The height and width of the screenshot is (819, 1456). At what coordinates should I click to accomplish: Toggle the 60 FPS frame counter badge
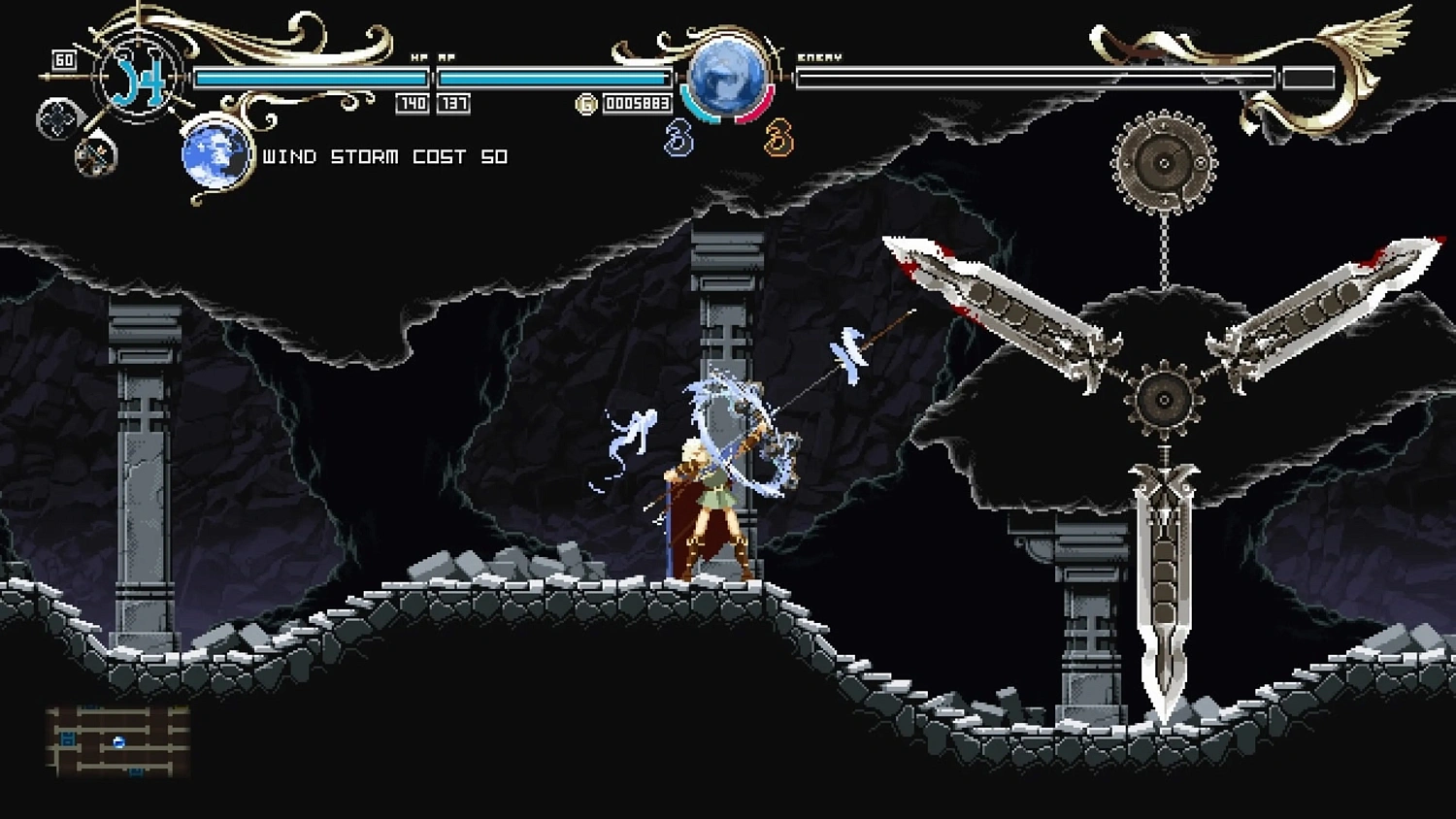tap(62, 60)
